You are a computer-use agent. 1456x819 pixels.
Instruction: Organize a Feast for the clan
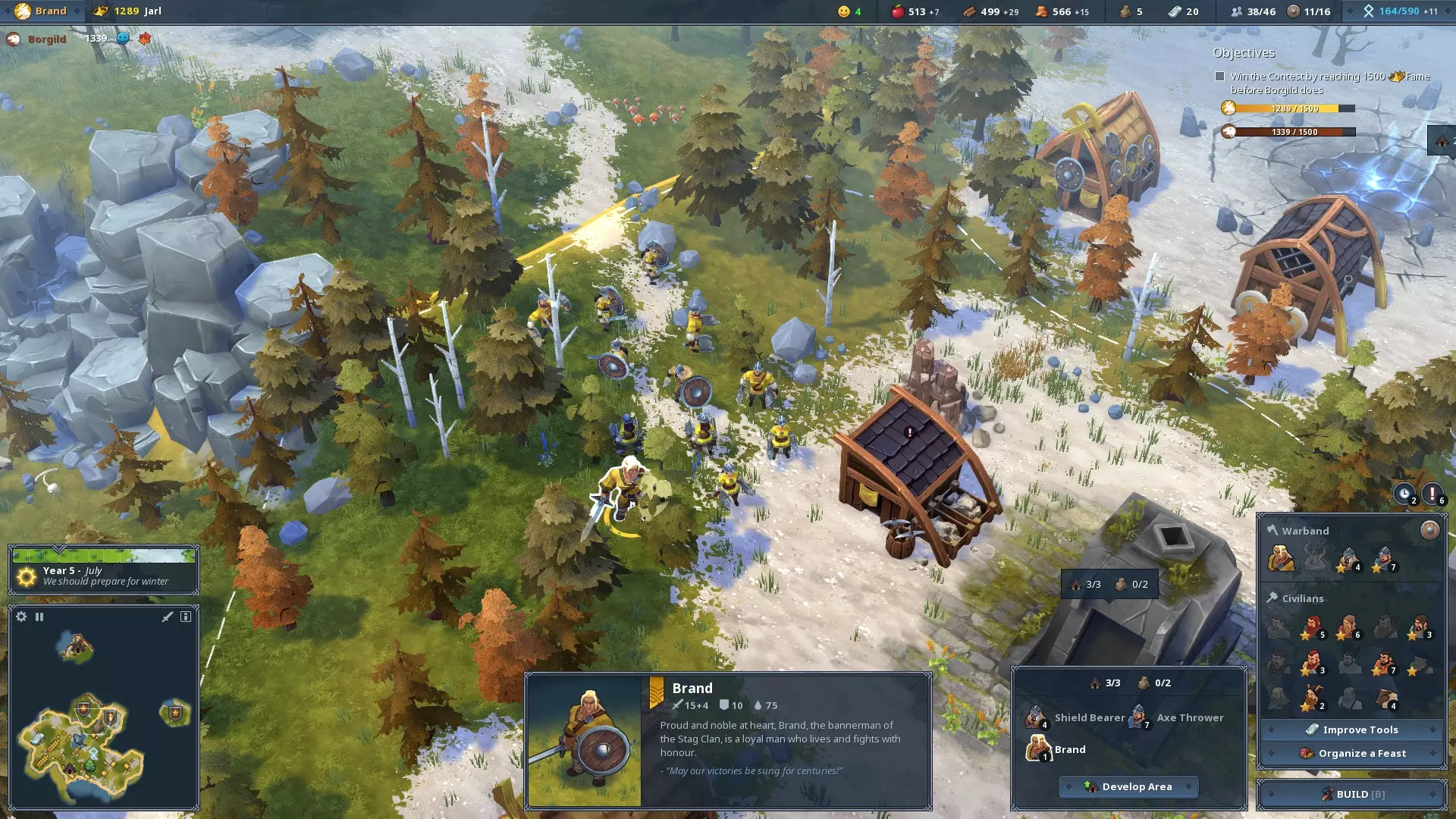[x=1352, y=753]
